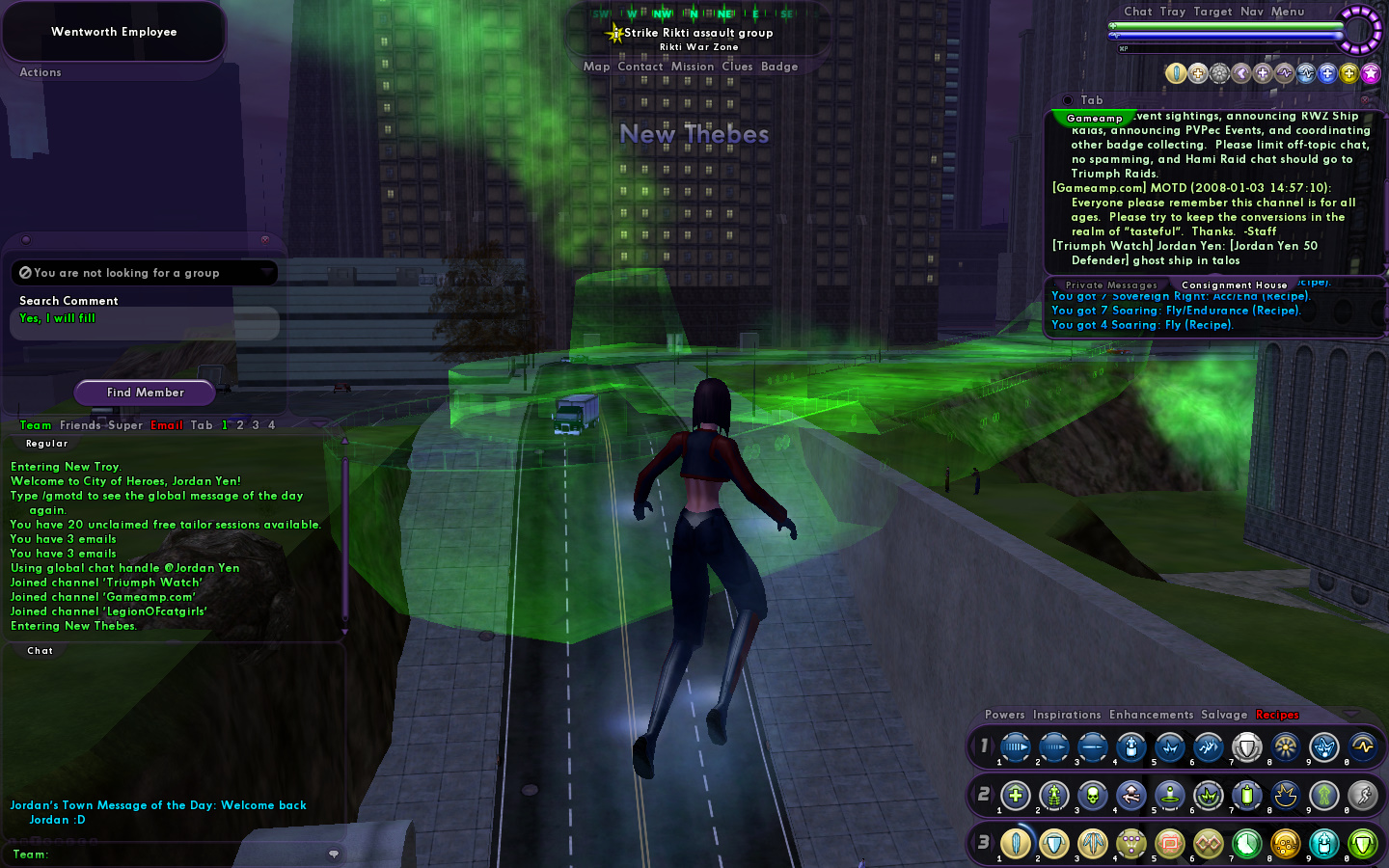The image size is (1389, 868).
Task: Toggle the Tray window
Action: (x=1173, y=12)
